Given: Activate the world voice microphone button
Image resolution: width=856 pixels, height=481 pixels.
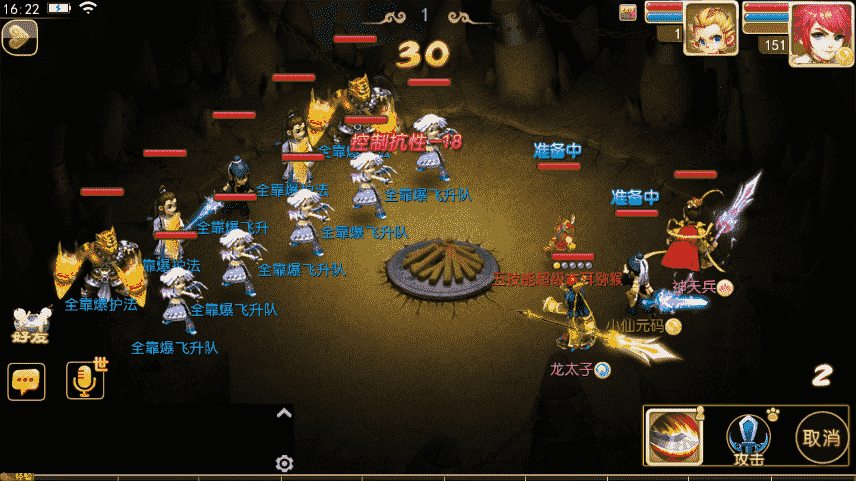Looking at the screenshot, I should 85,380.
